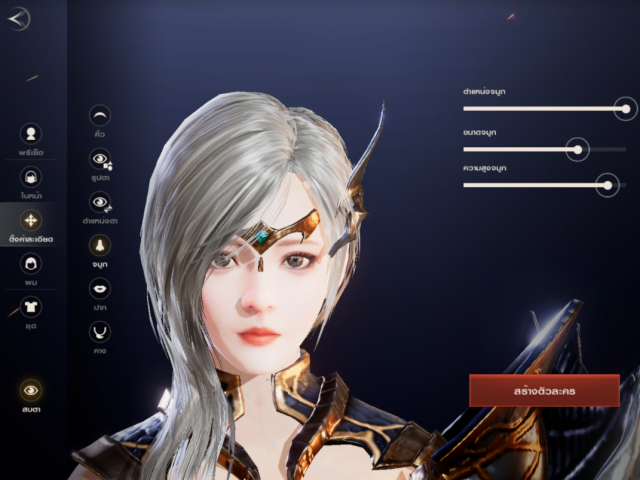
Task: Set the nose height (ความสูงจมูก) slider
Action: [x=605, y=184]
